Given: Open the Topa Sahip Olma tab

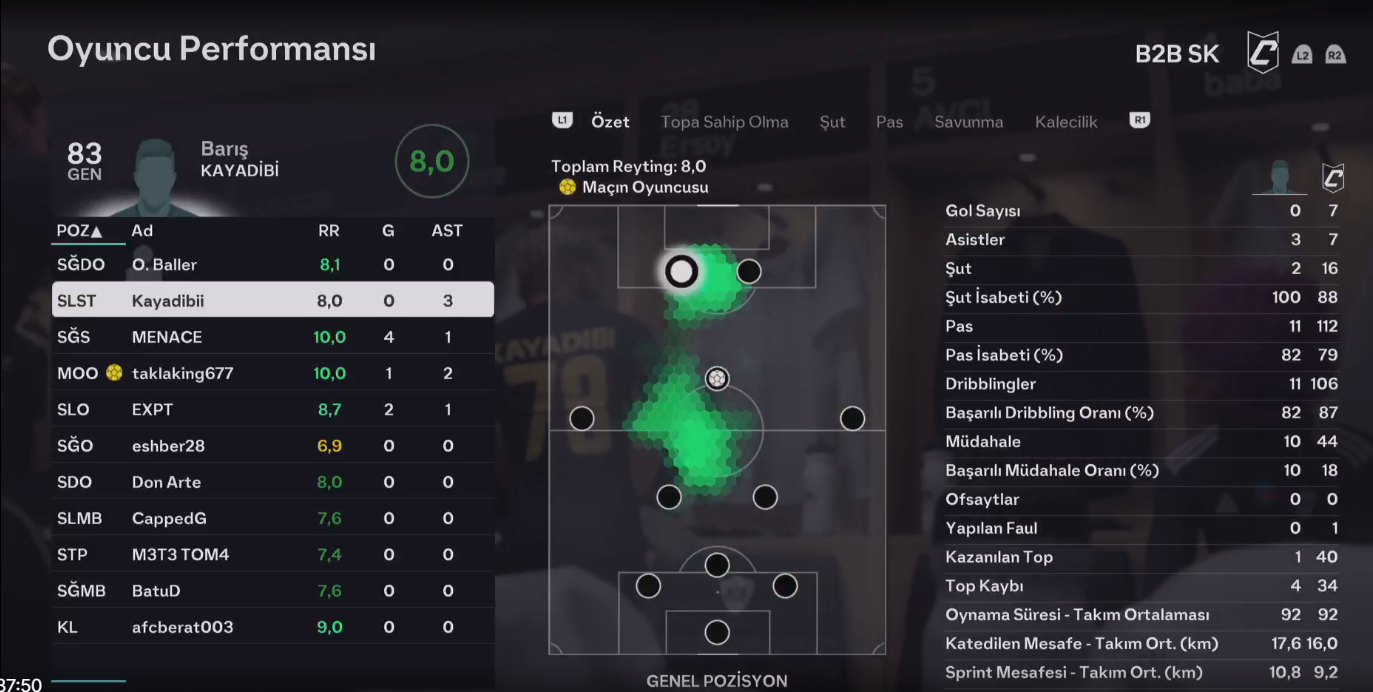Looking at the screenshot, I should 724,122.
